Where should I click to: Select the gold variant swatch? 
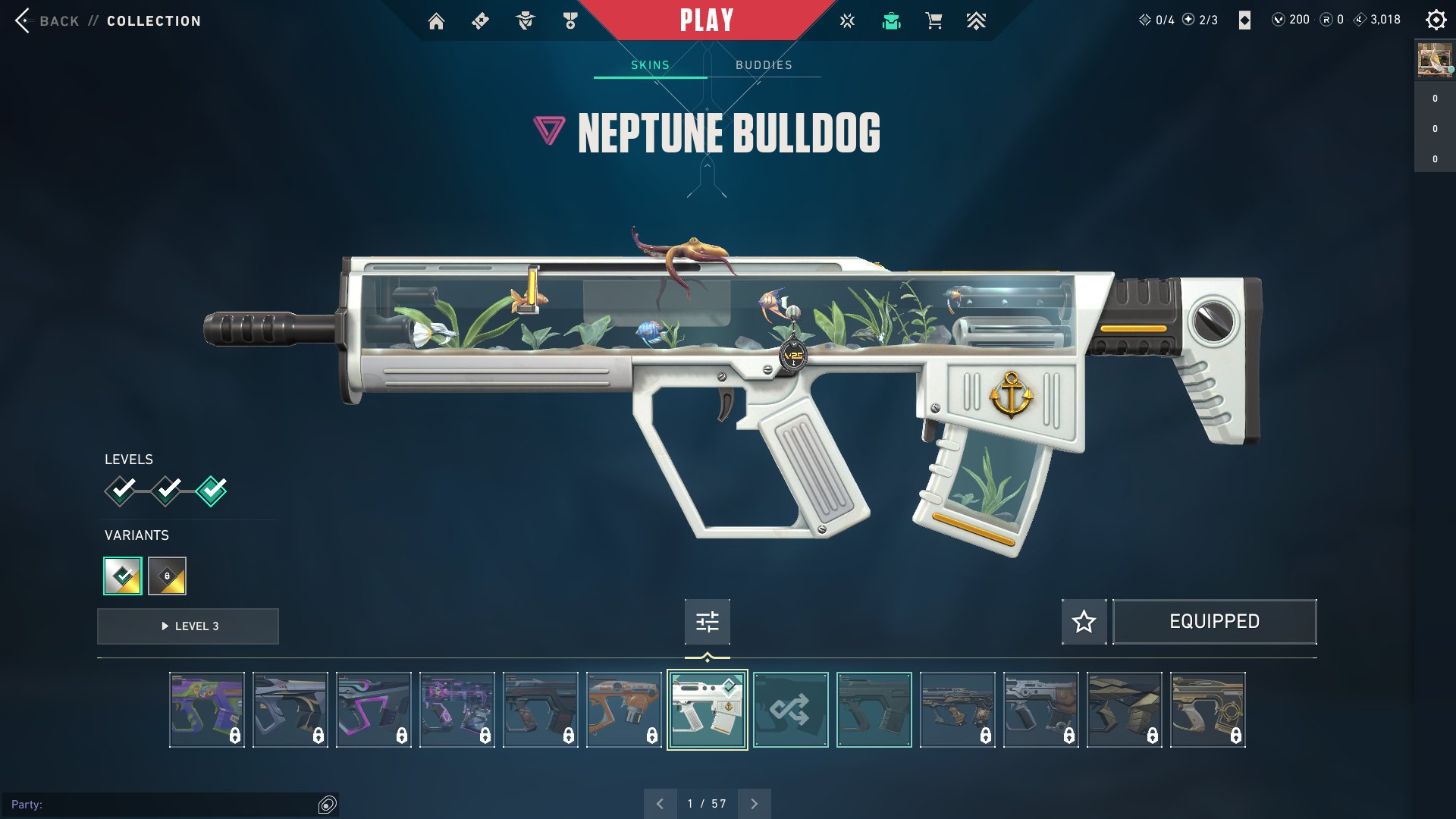point(168,576)
